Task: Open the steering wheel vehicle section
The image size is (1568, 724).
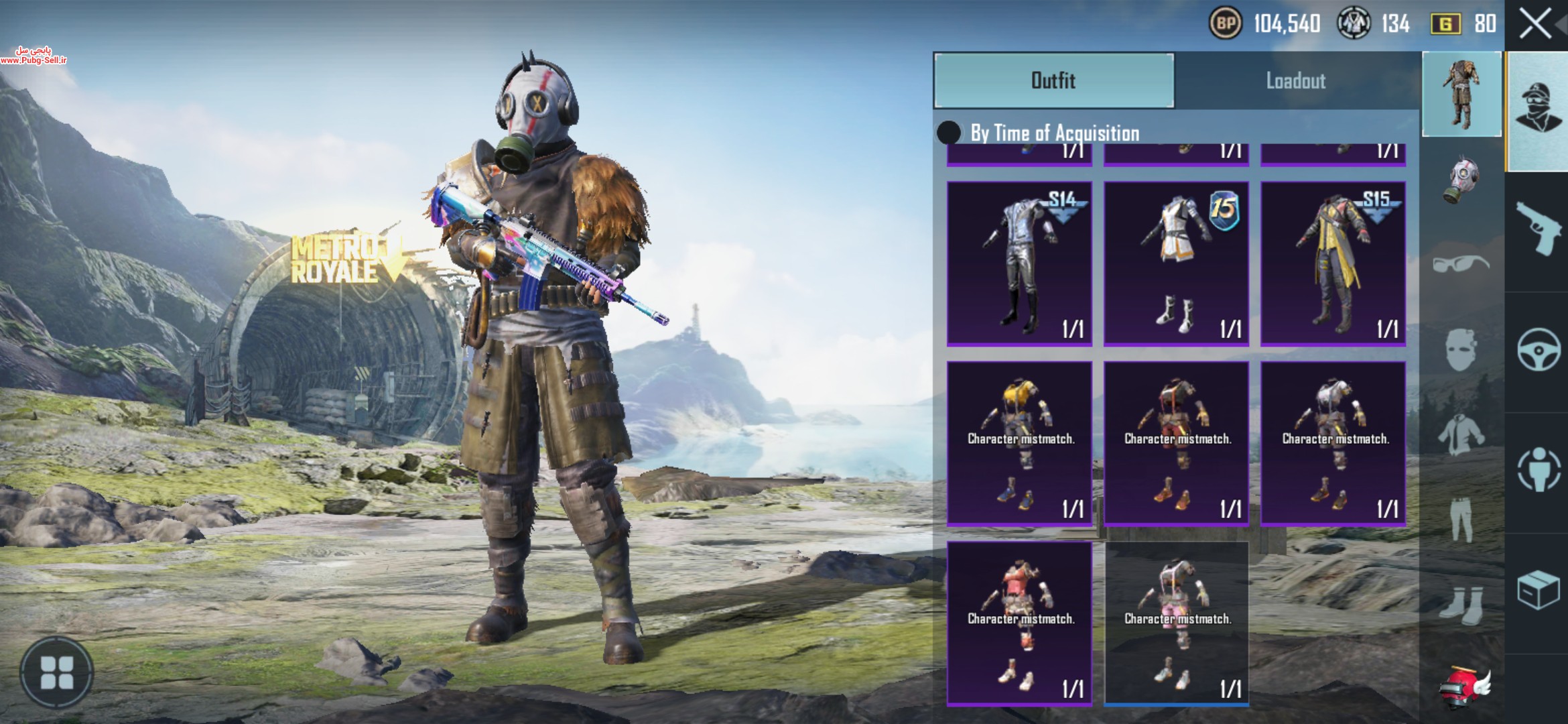Action: pos(1538,350)
